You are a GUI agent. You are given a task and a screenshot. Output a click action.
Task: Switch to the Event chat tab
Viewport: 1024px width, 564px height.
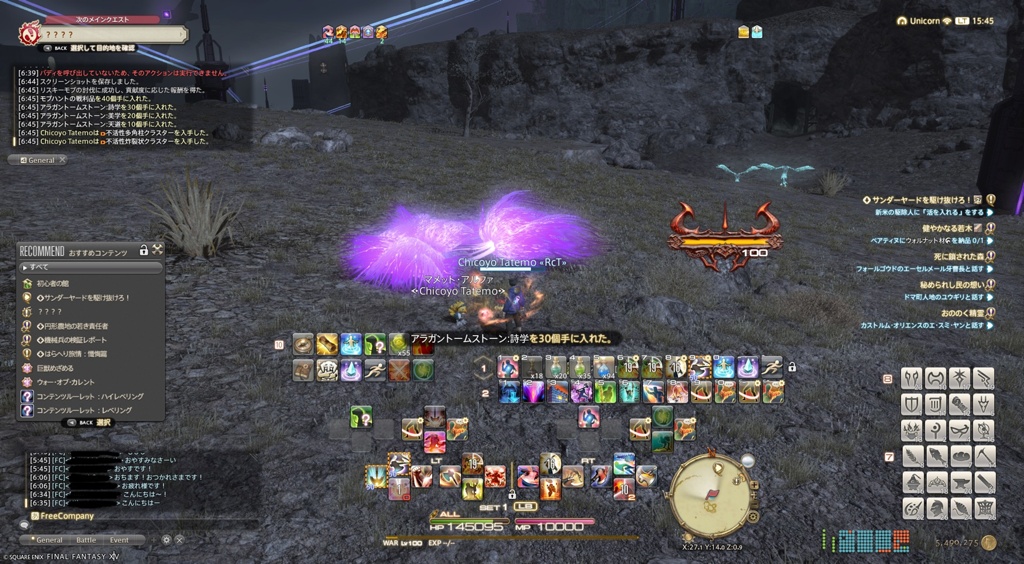click(x=119, y=540)
